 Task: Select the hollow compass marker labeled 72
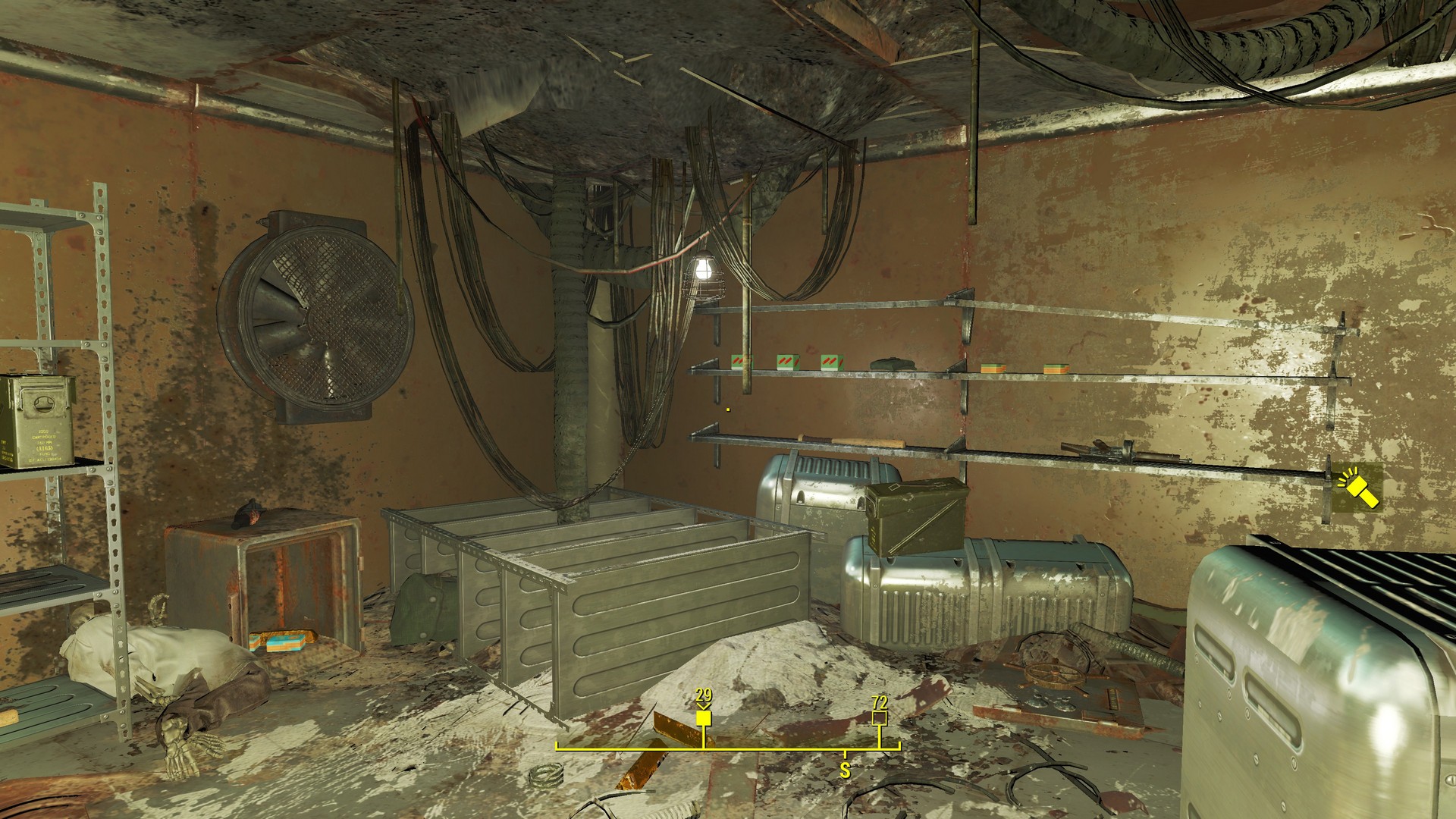pos(880,717)
